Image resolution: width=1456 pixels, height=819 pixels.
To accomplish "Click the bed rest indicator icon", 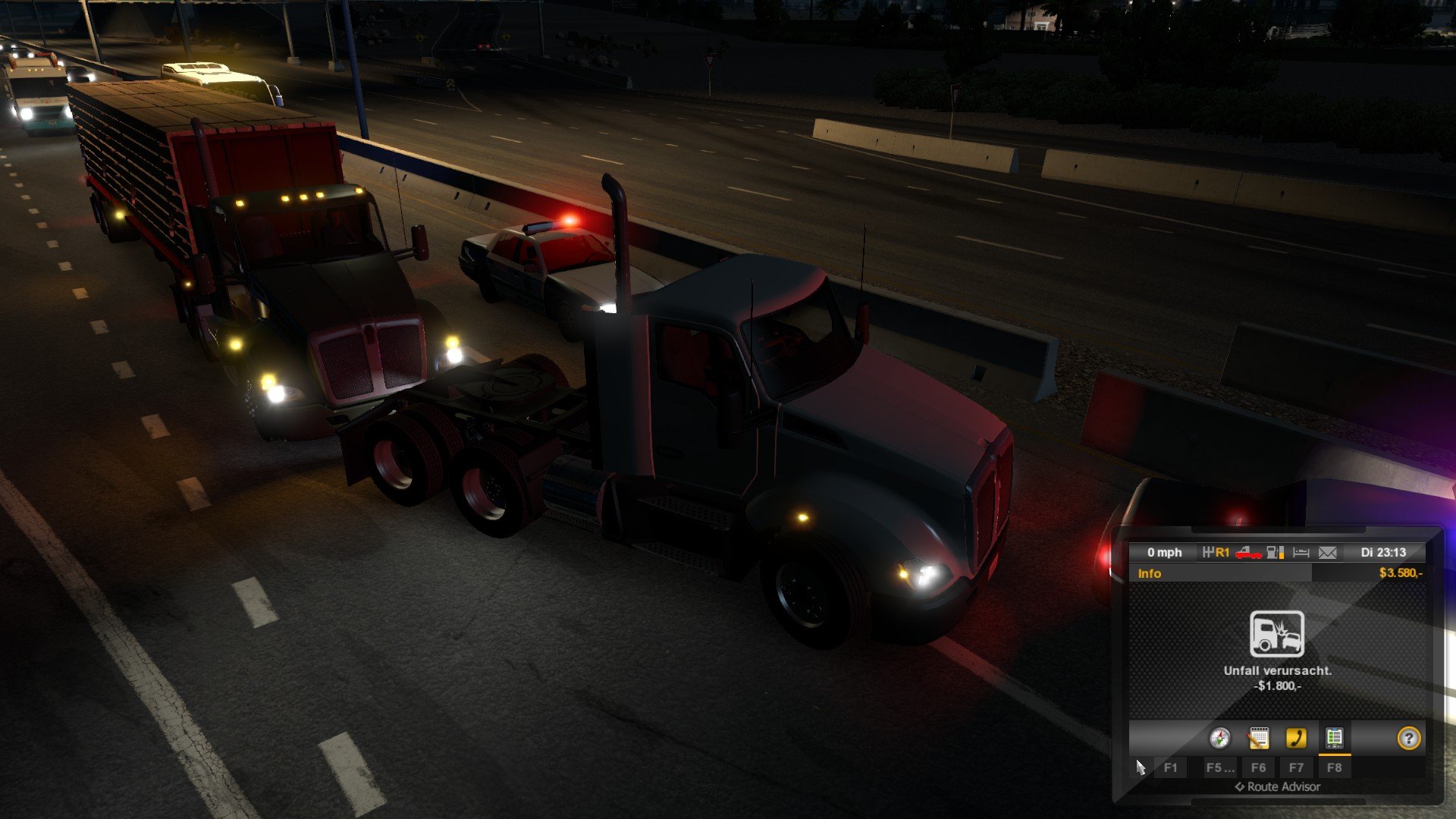I will pyautogui.click(x=1301, y=553).
